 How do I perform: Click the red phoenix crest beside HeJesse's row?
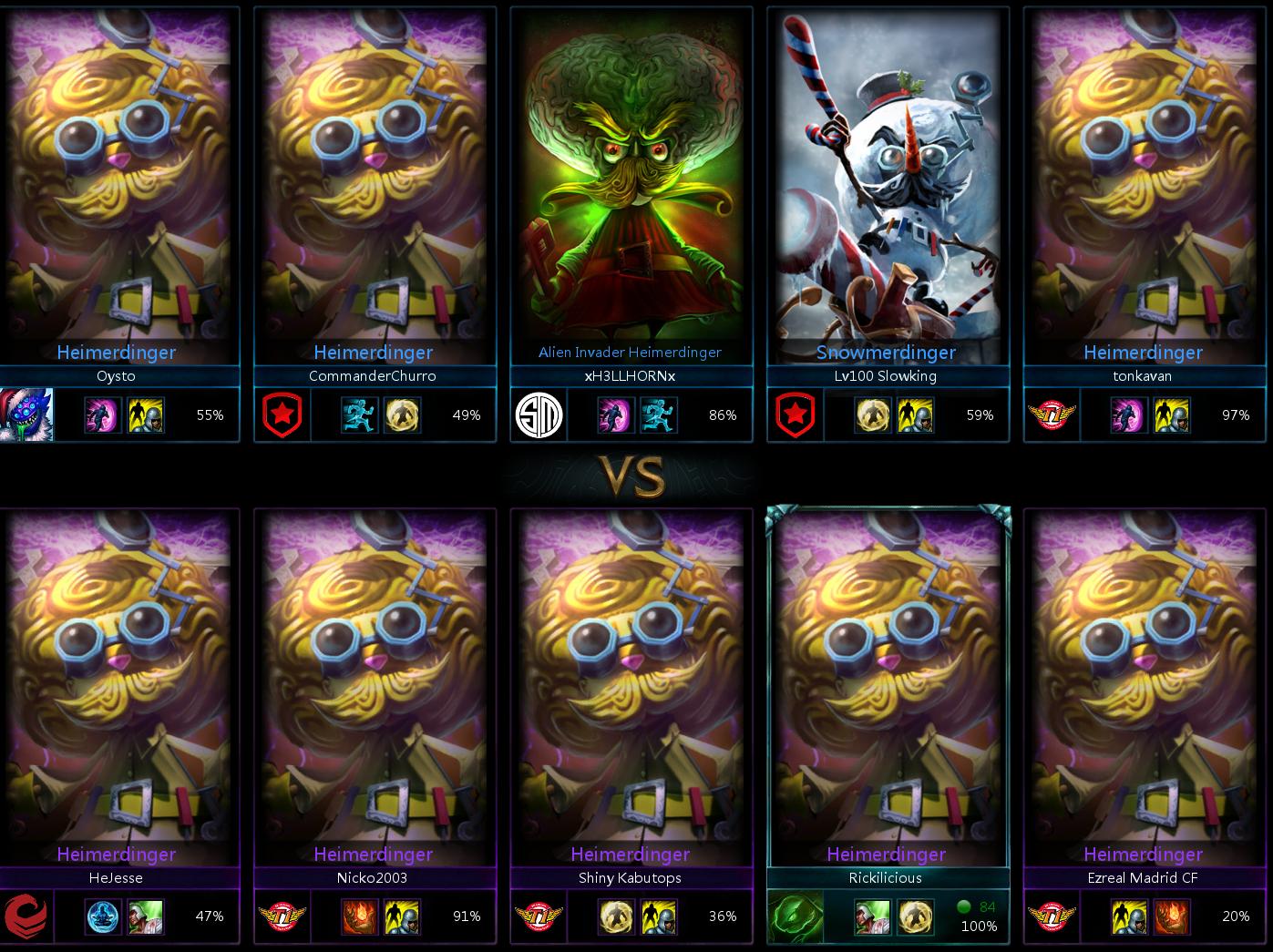point(26,917)
